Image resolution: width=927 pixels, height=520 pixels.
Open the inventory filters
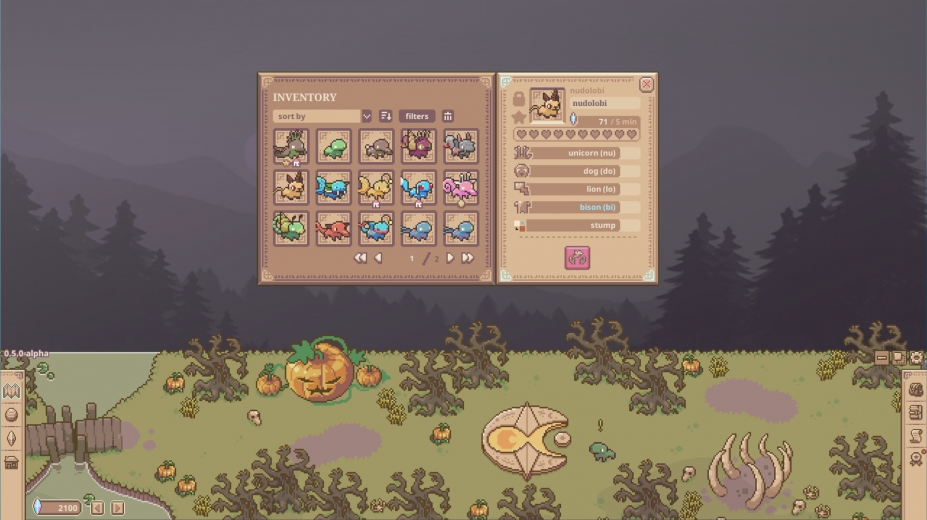417,116
